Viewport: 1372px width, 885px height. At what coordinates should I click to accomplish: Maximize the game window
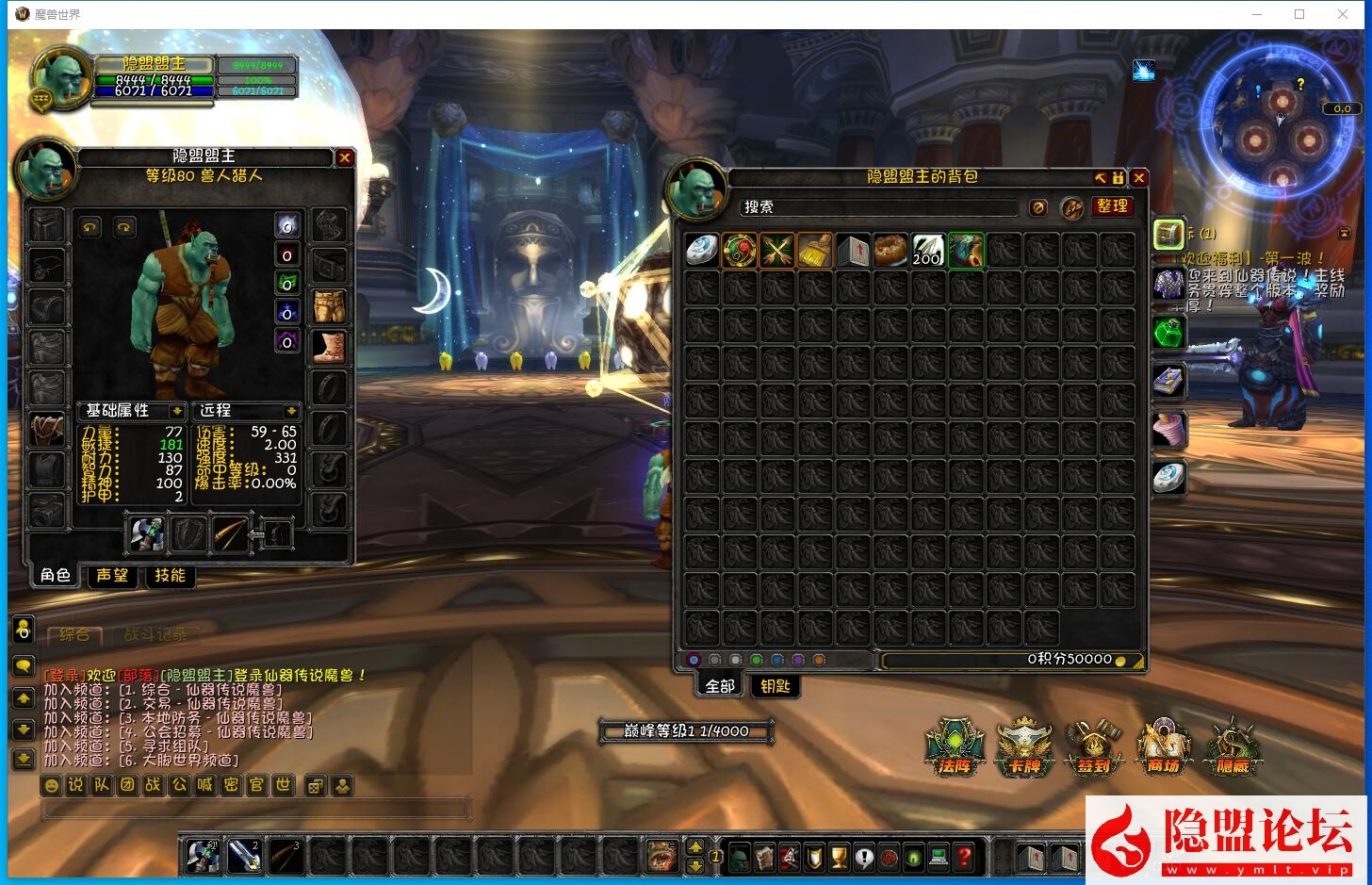coord(1299,14)
